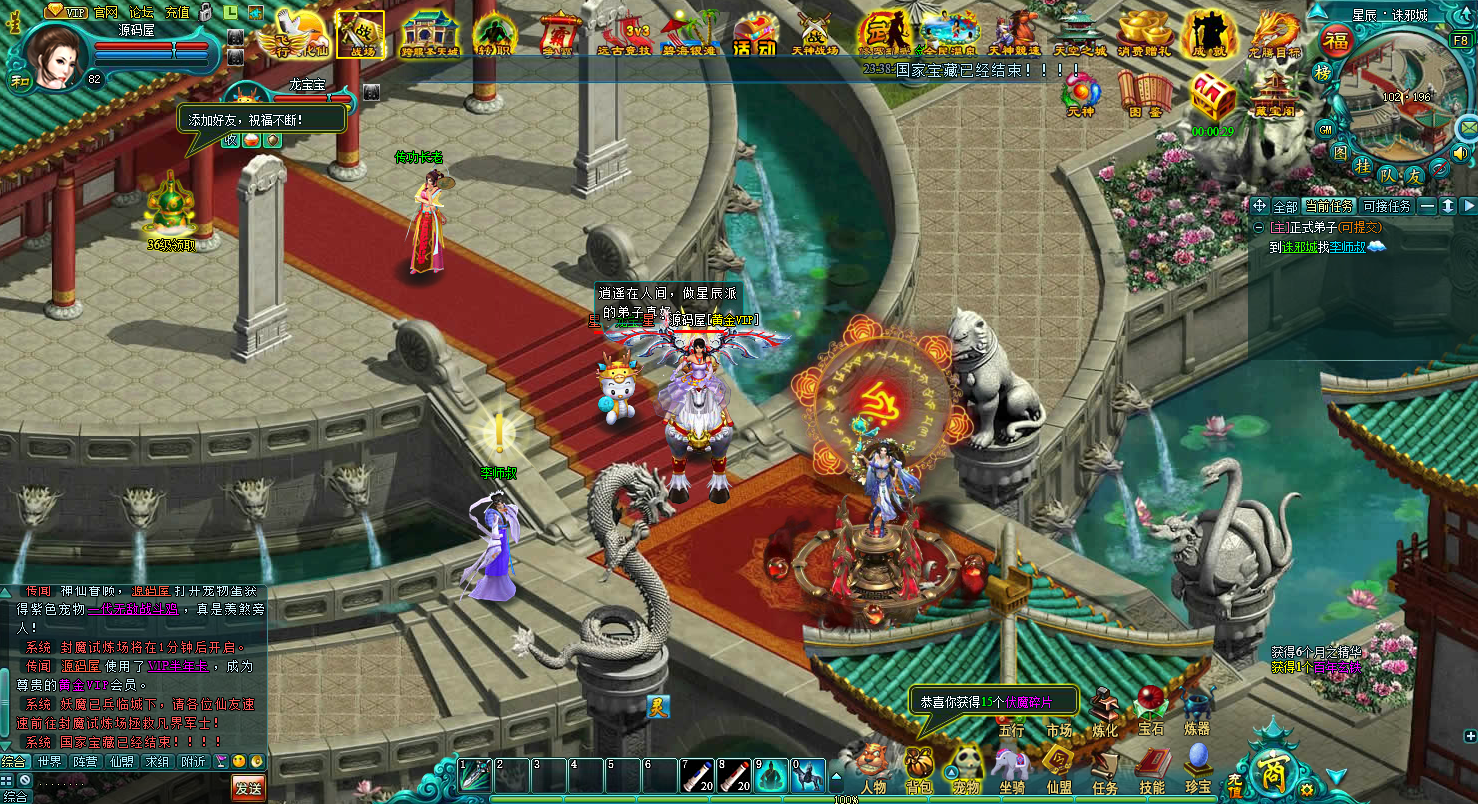Switch chat to the 世界 channel tab
Screen dimensions: 1478x804
point(49,761)
